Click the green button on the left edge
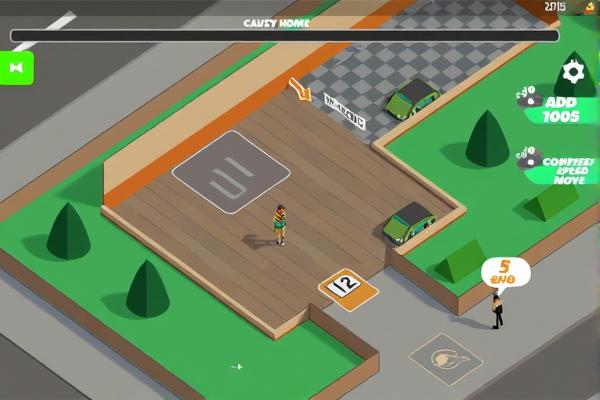The image size is (600, 400). 16,67
